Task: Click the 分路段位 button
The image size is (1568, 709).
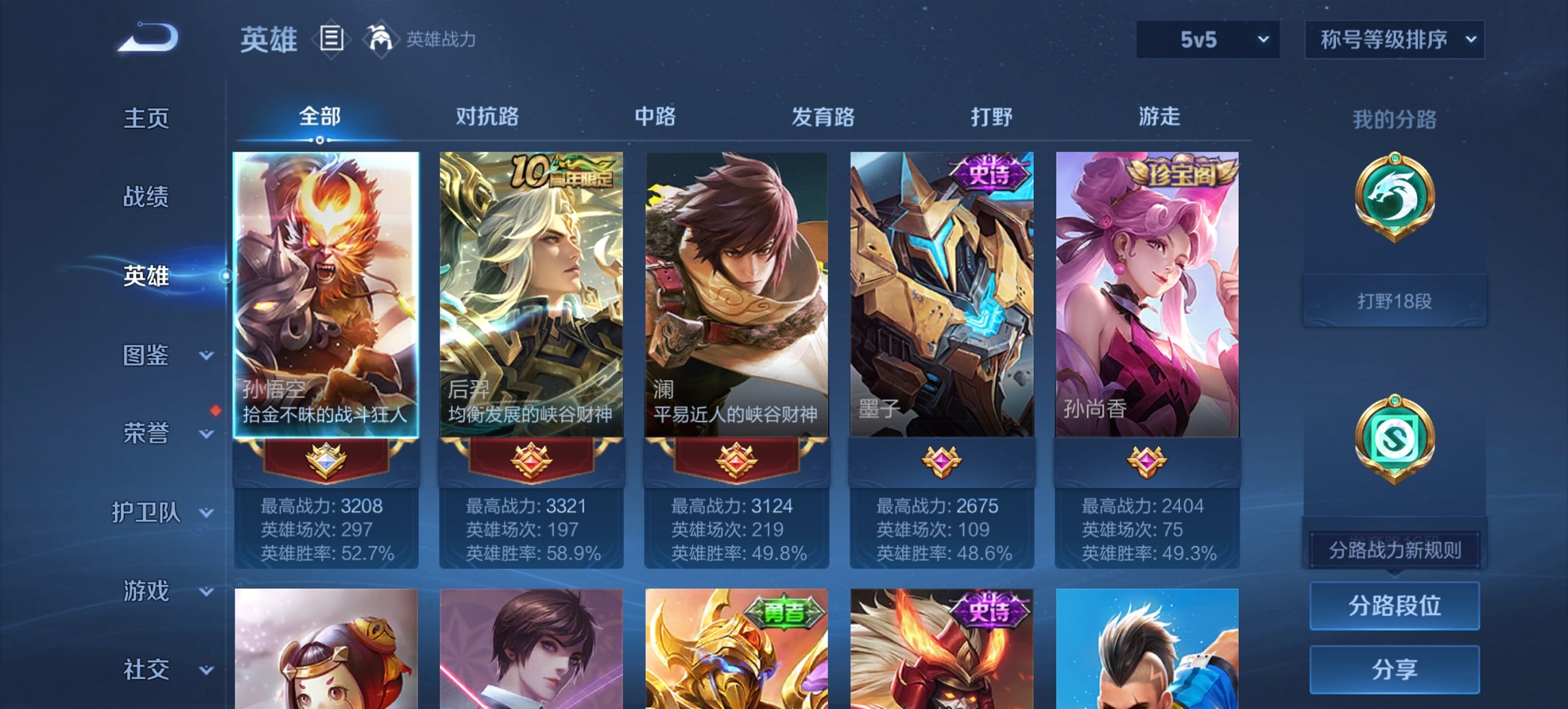Action: pos(1394,606)
